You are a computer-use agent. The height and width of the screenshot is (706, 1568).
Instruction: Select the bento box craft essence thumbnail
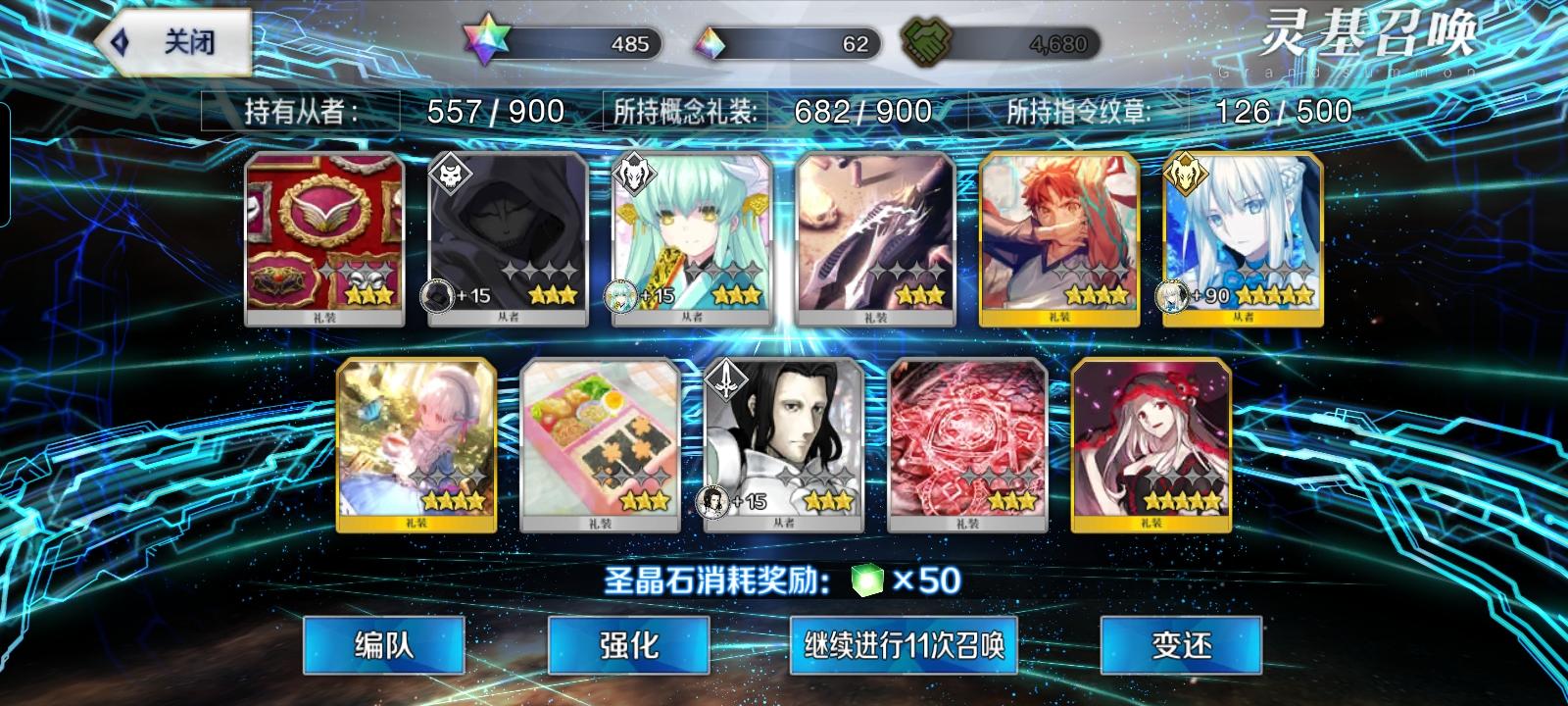599,441
